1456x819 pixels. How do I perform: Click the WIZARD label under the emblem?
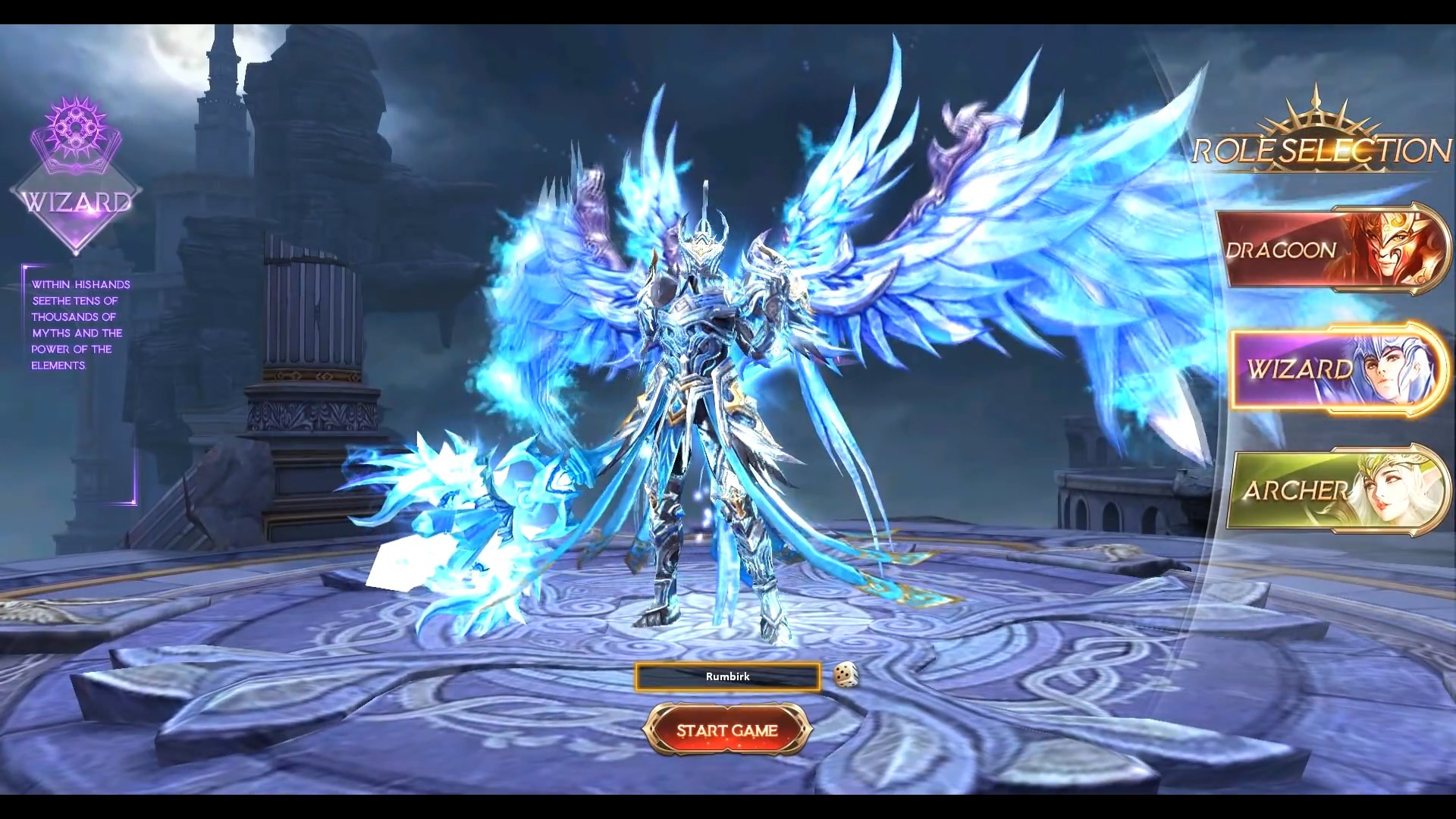pos(75,200)
